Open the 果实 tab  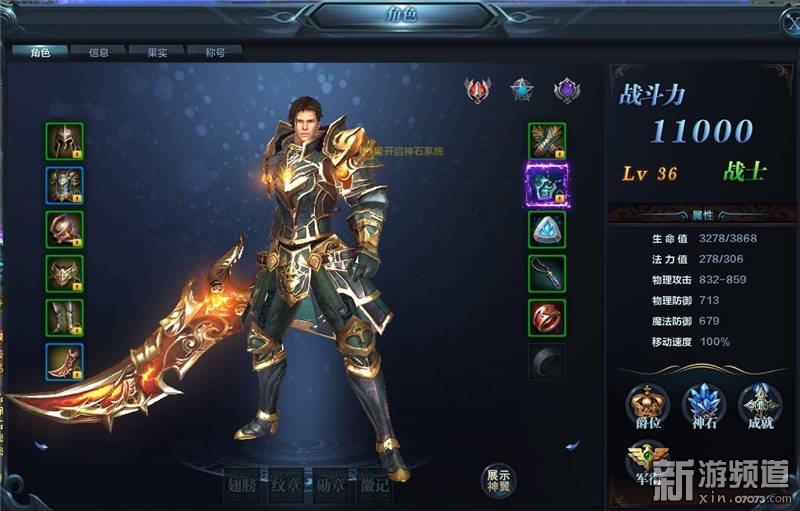tap(157, 52)
